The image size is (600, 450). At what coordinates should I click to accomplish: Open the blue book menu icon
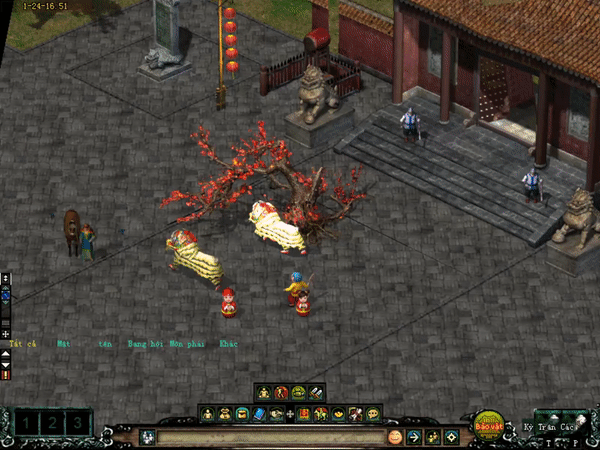click(x=258, y=414)
